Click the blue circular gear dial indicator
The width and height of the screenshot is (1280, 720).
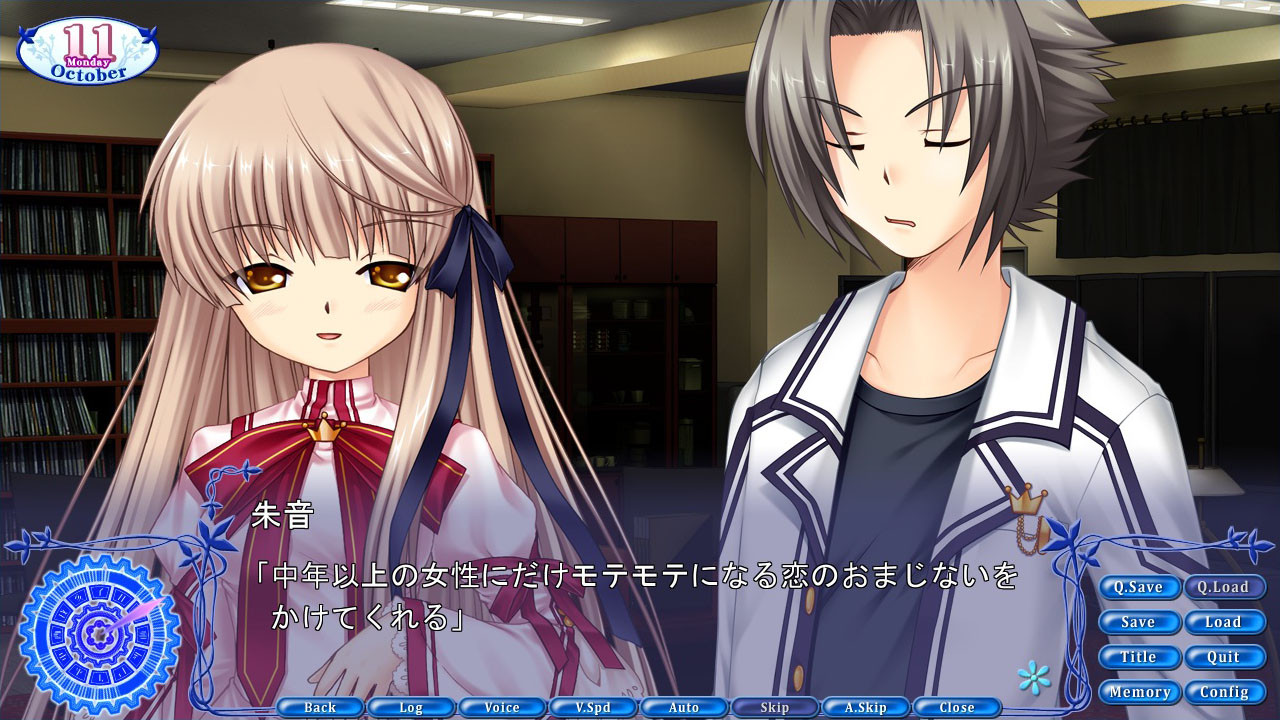tap(96, 631)
